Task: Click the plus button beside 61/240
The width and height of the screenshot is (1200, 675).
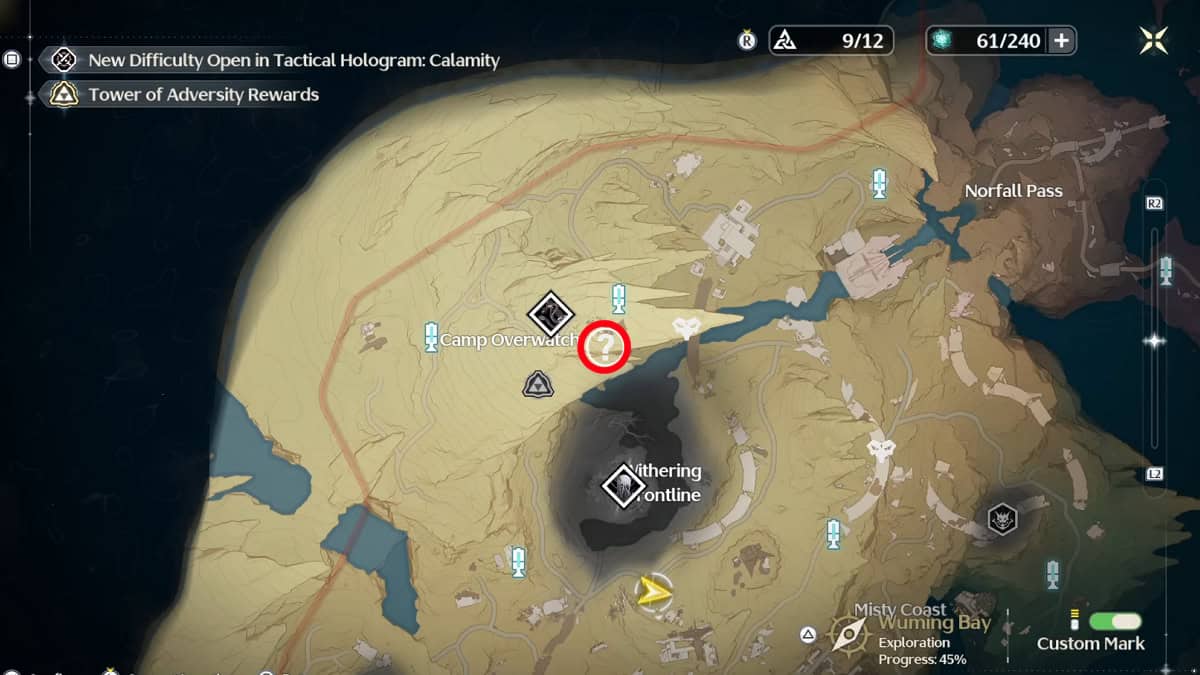Action: (x=1061, y=41)
